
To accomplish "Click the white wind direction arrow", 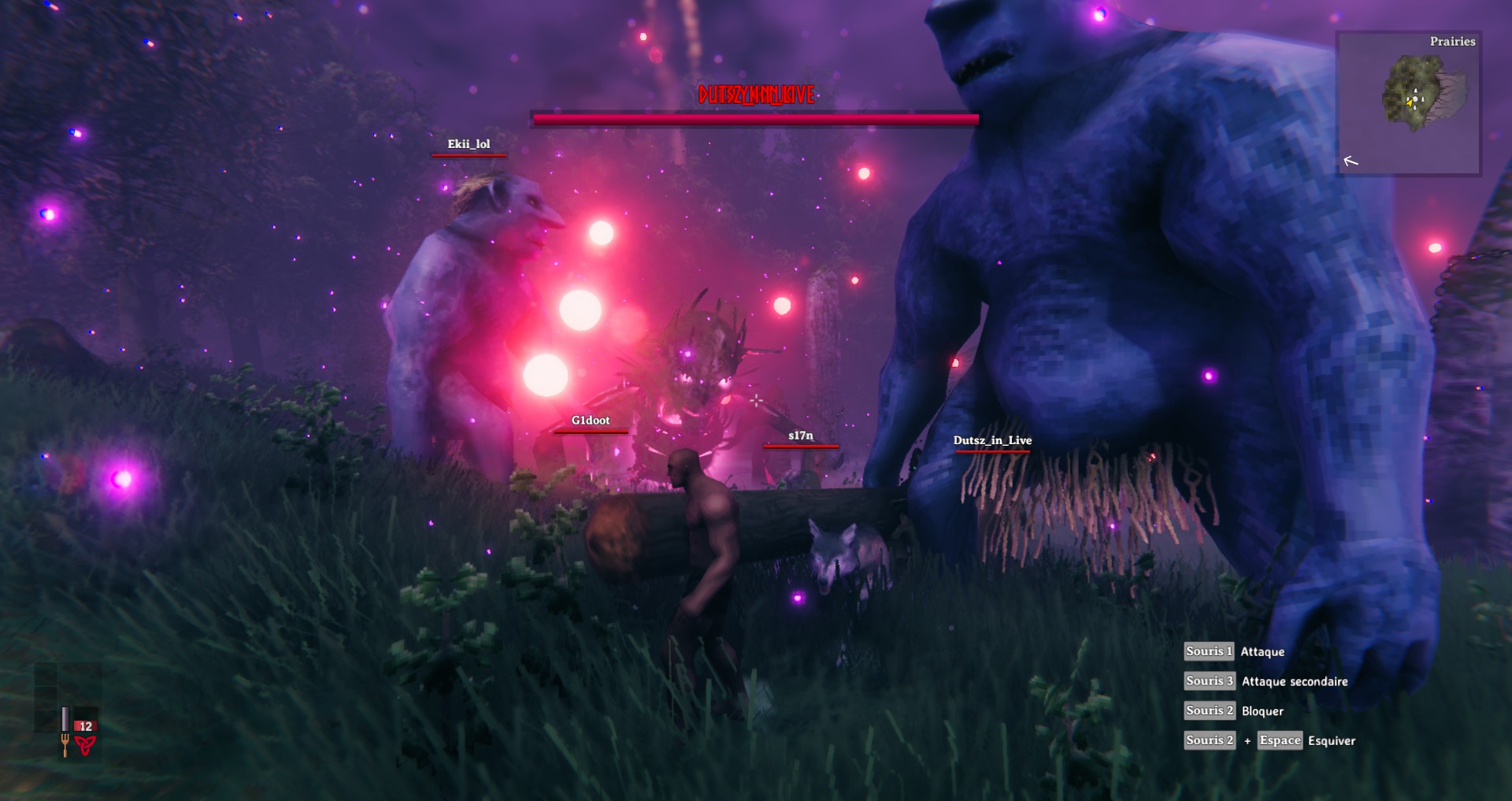I will 1351,161.
